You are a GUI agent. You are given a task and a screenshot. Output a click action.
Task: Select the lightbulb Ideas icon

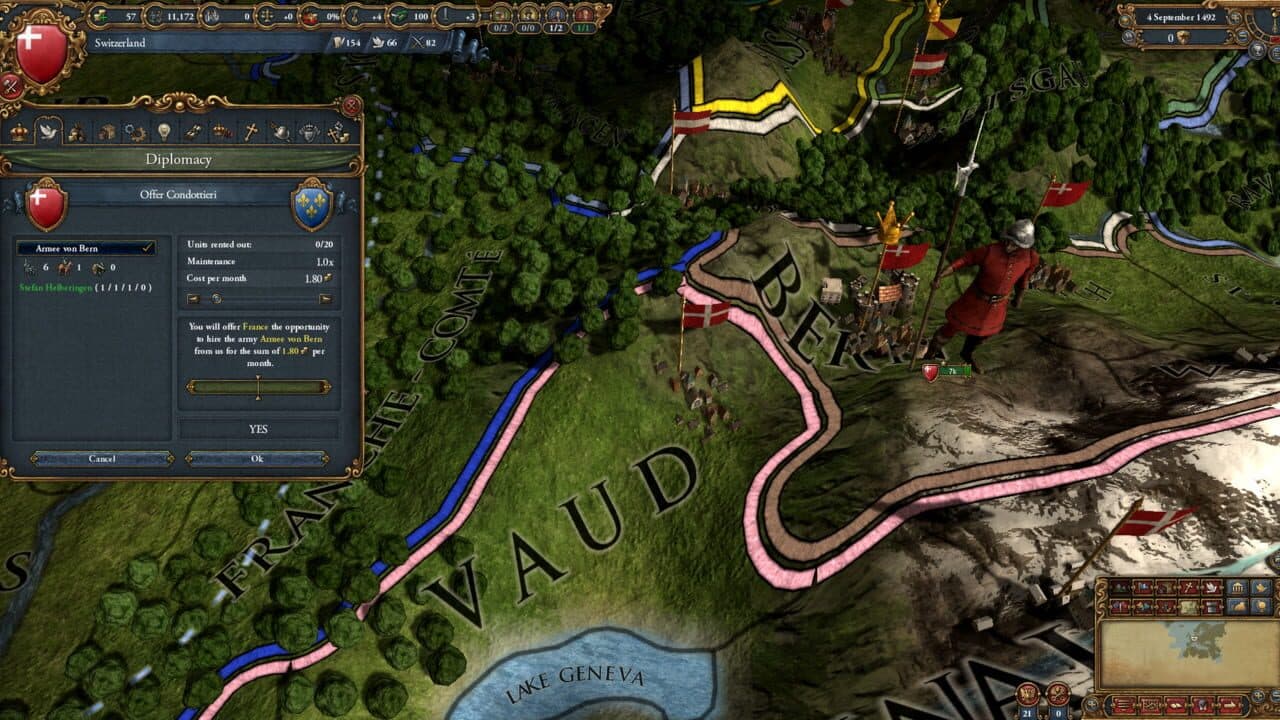(165, 130)
